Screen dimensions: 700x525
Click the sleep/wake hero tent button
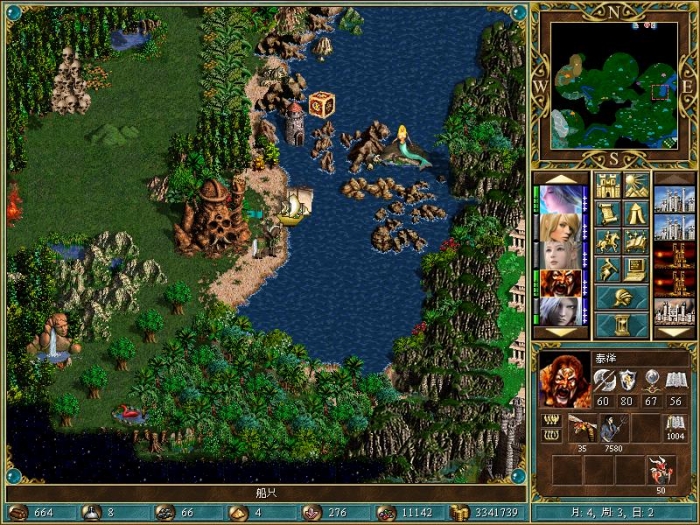(636, 214)
